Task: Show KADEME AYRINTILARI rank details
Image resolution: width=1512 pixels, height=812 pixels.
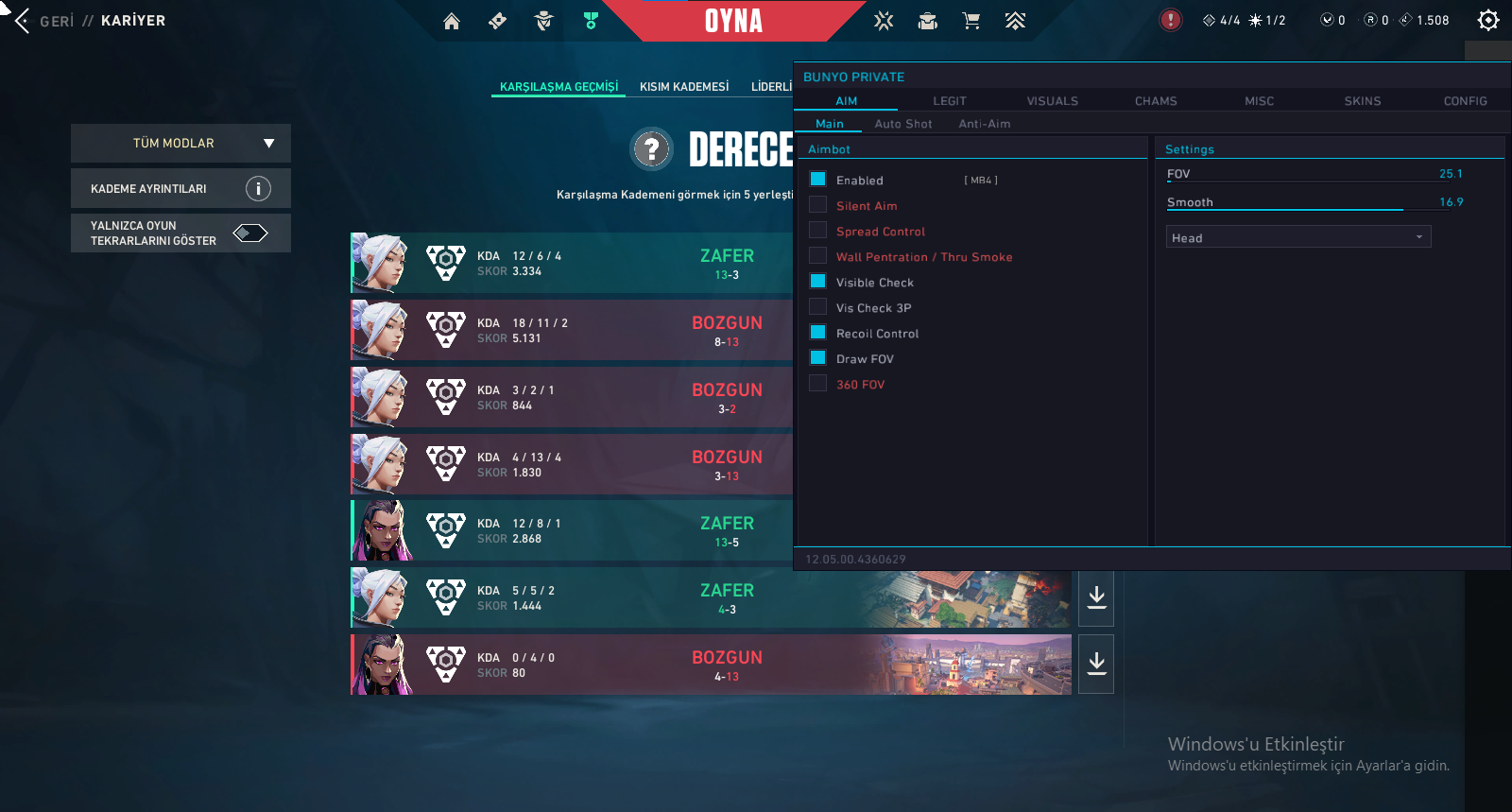Action: [180, 189]
